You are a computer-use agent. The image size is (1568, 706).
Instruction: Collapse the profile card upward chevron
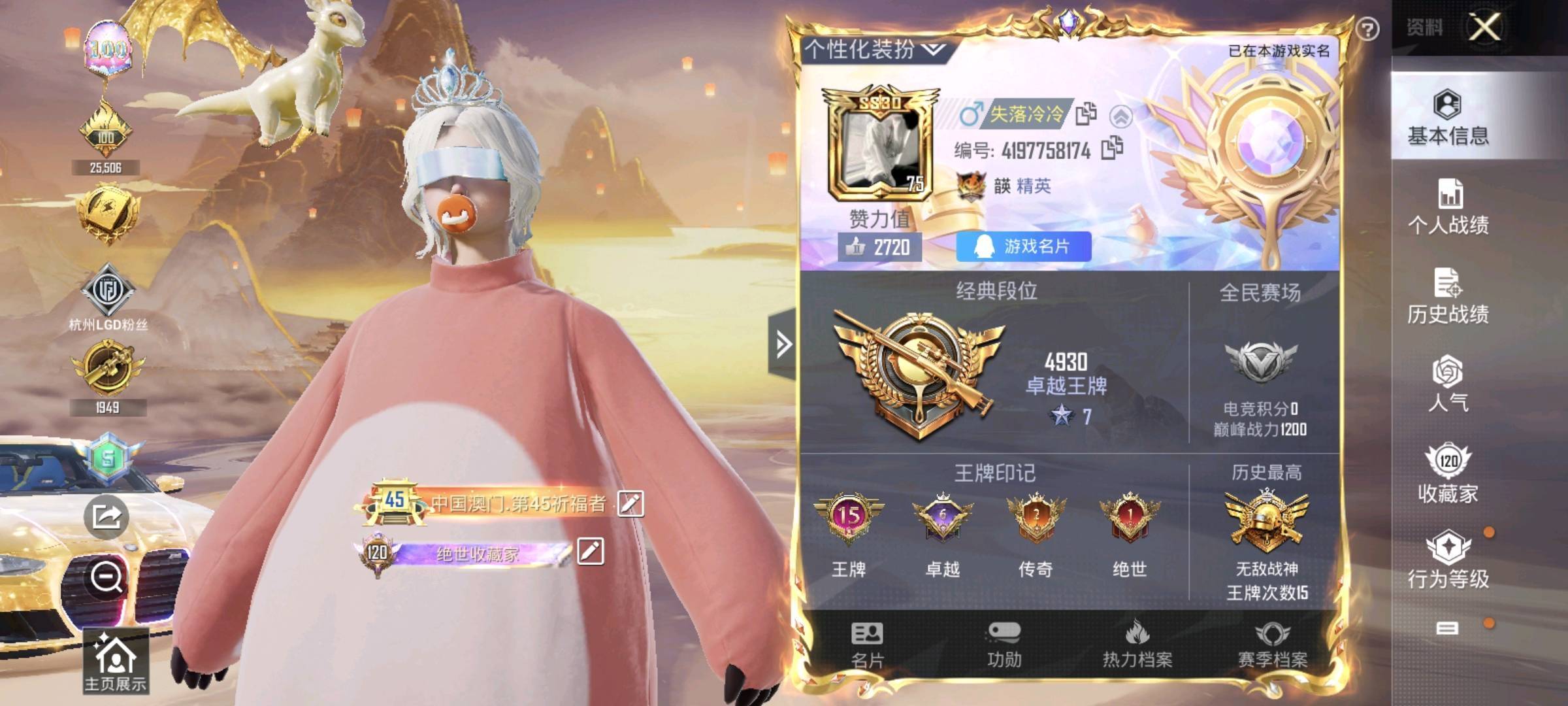click(x=1122, y=115)
